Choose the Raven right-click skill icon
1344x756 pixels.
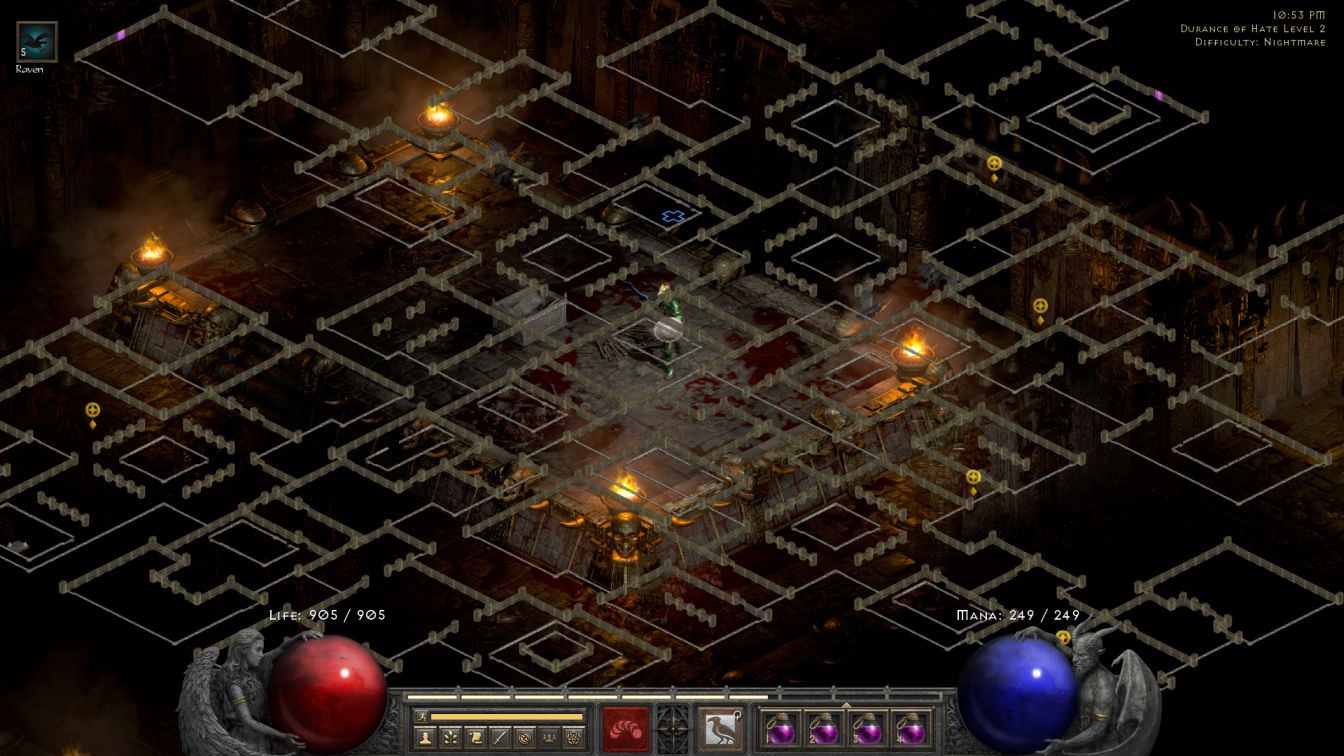(x=719, y=728)
